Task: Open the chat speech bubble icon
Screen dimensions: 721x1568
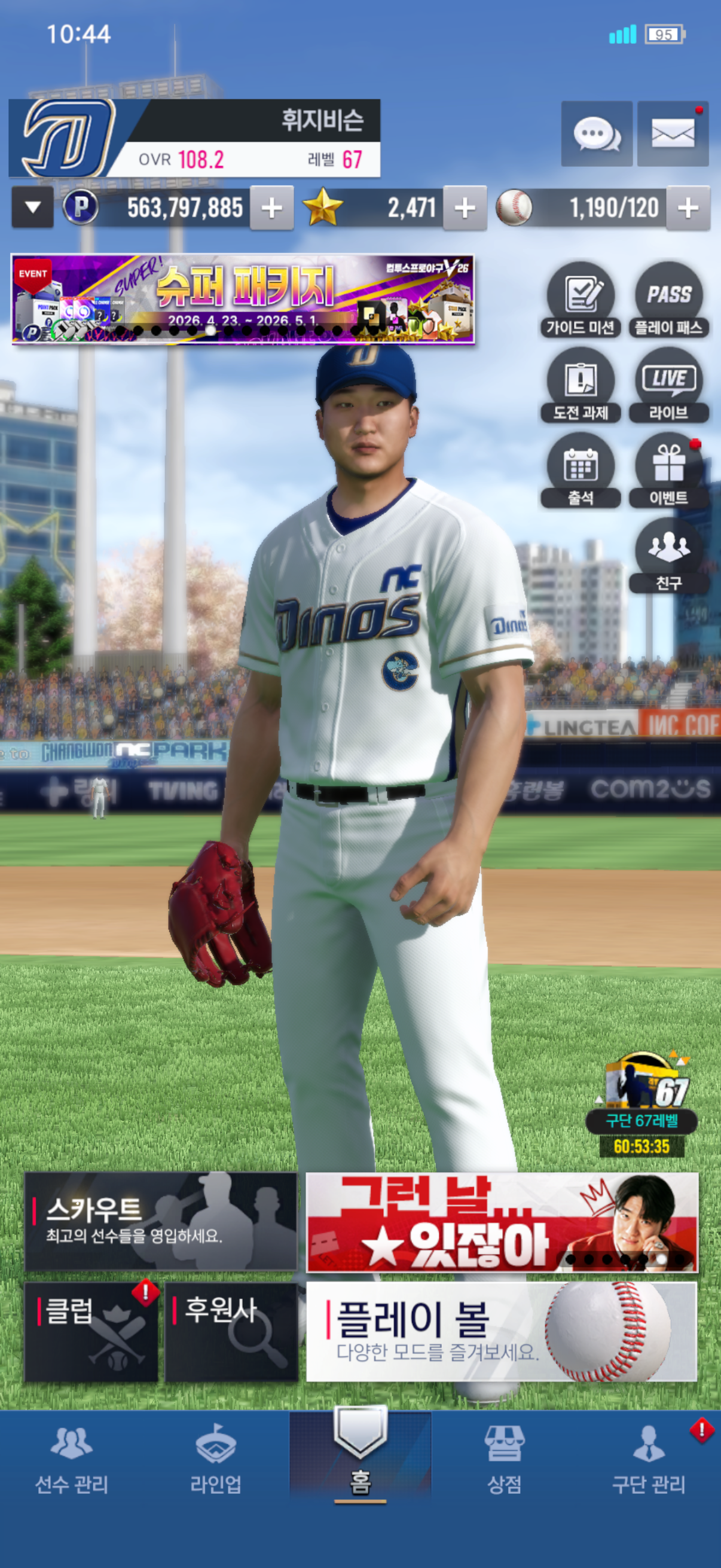Action: tap(596, 134)
